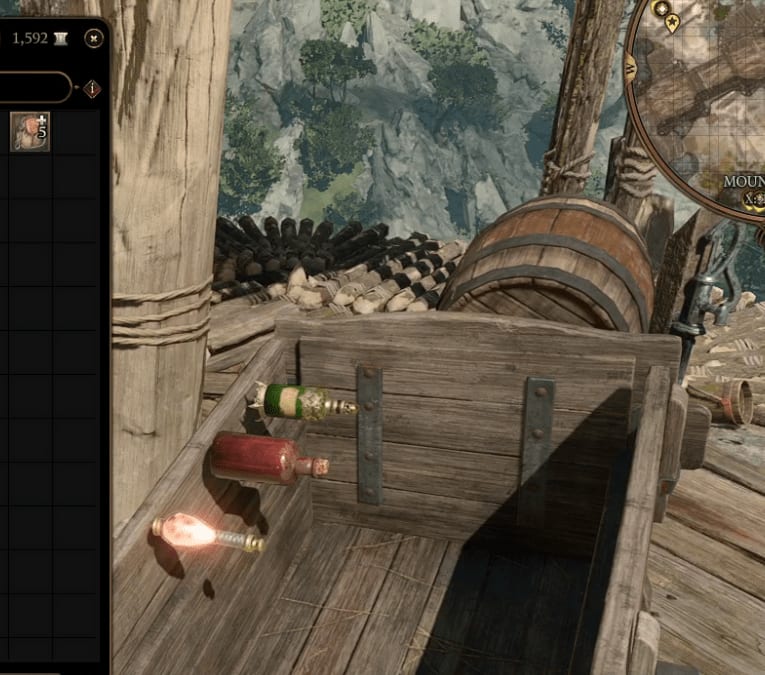
Task: Select the inventory item with plus five
Action: coord(30,131)
